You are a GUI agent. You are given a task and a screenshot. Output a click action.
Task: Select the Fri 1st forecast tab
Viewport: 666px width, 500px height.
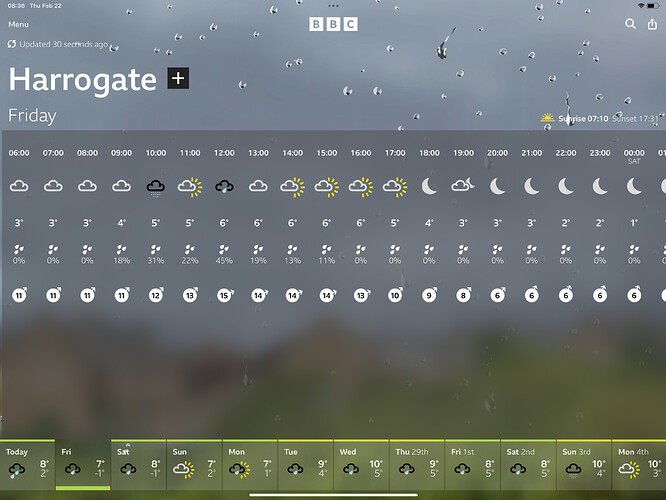tap(472, 465)
